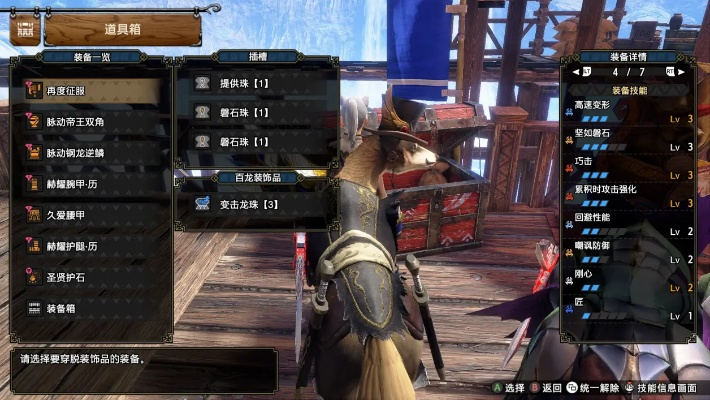This screenshot has width=710, height=400.
Task: Select the 提供珠【1】 decoration slot
Action: (x=255, y=84)
